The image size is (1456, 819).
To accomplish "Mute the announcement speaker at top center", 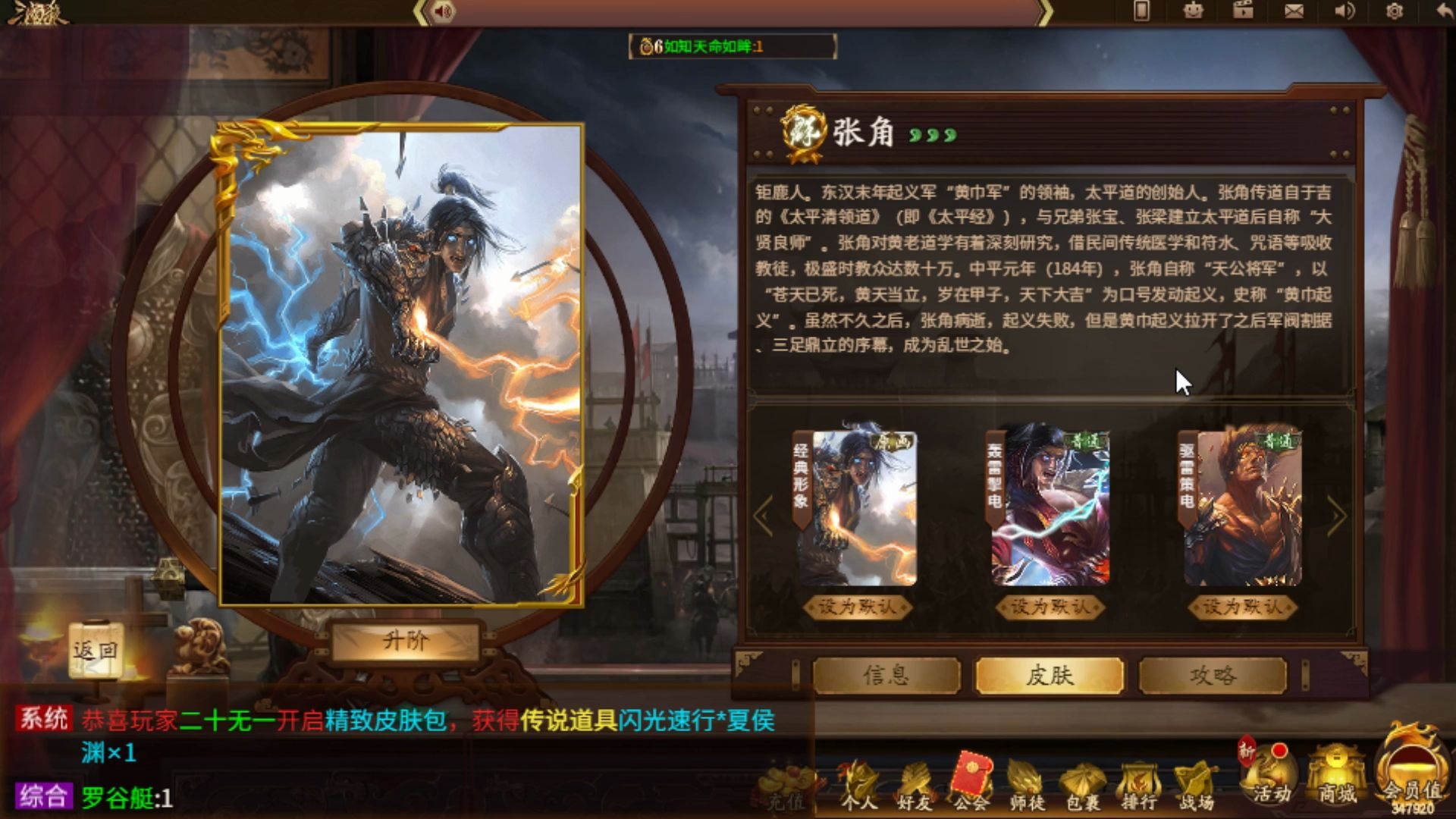I will point(444,11).
